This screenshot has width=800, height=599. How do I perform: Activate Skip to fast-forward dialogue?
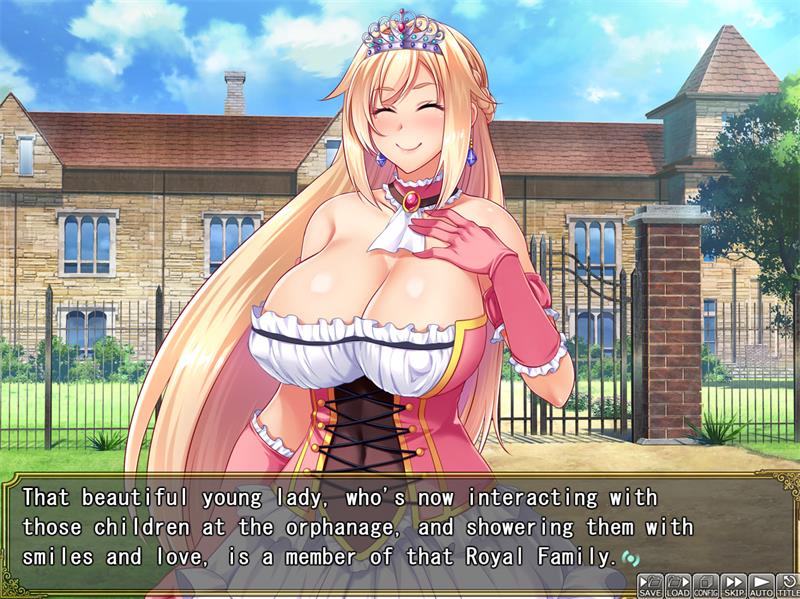click(x=734, y=585)
